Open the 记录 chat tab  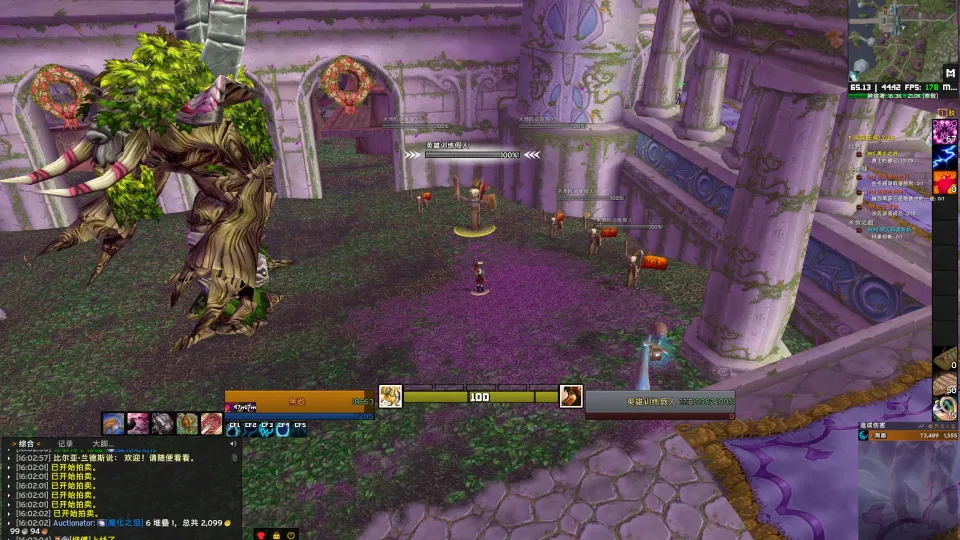click(x=65, y=443)
